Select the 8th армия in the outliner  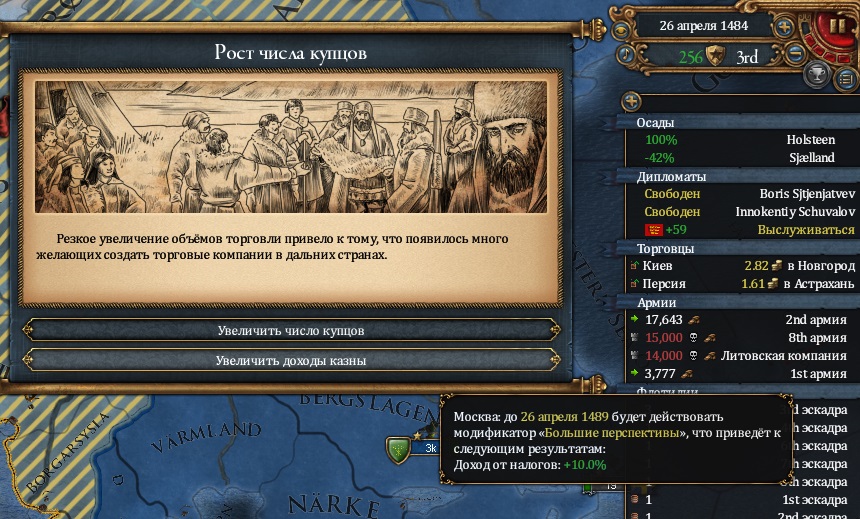(740, 338)
